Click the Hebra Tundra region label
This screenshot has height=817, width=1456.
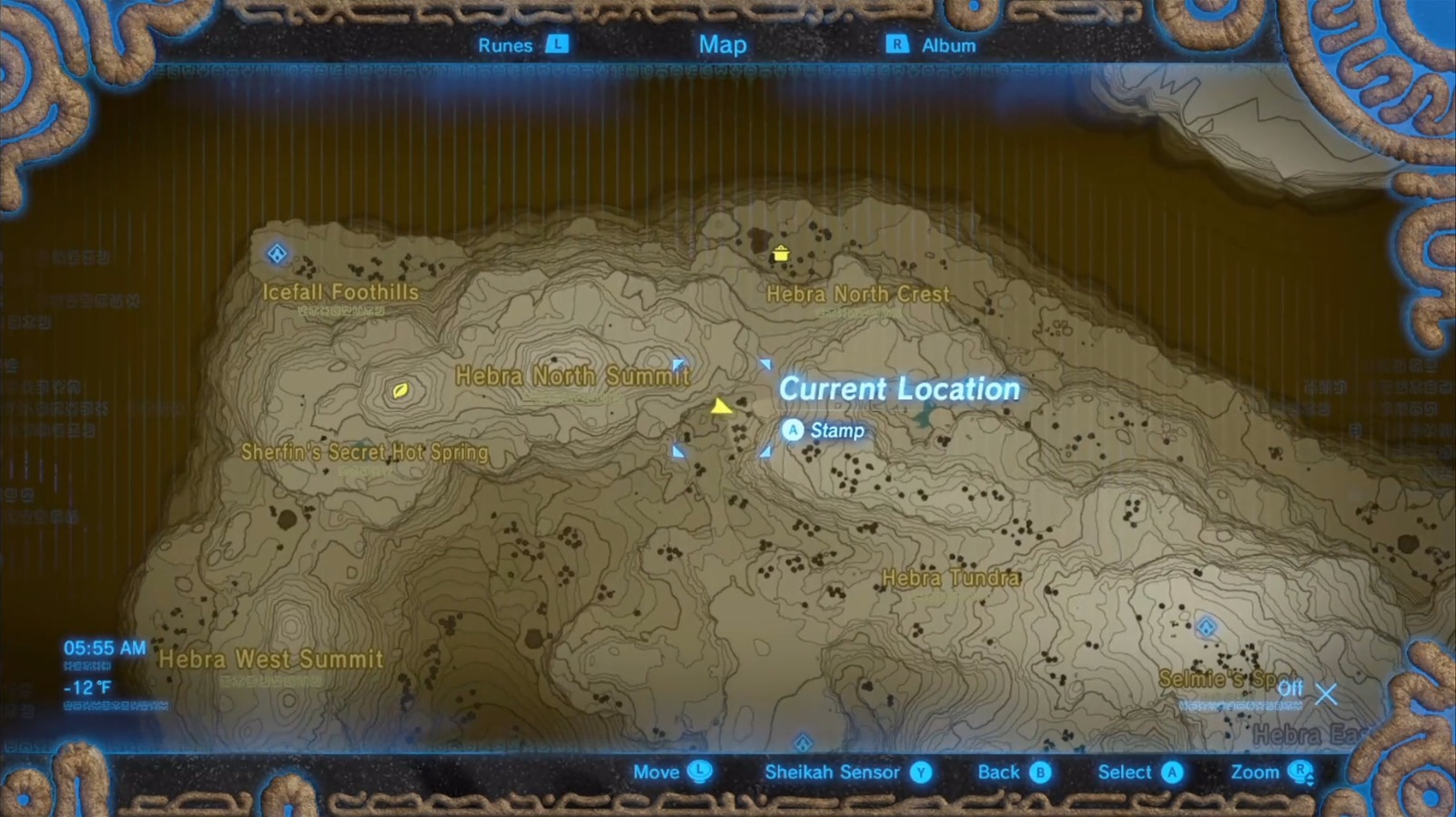[951, 577]
